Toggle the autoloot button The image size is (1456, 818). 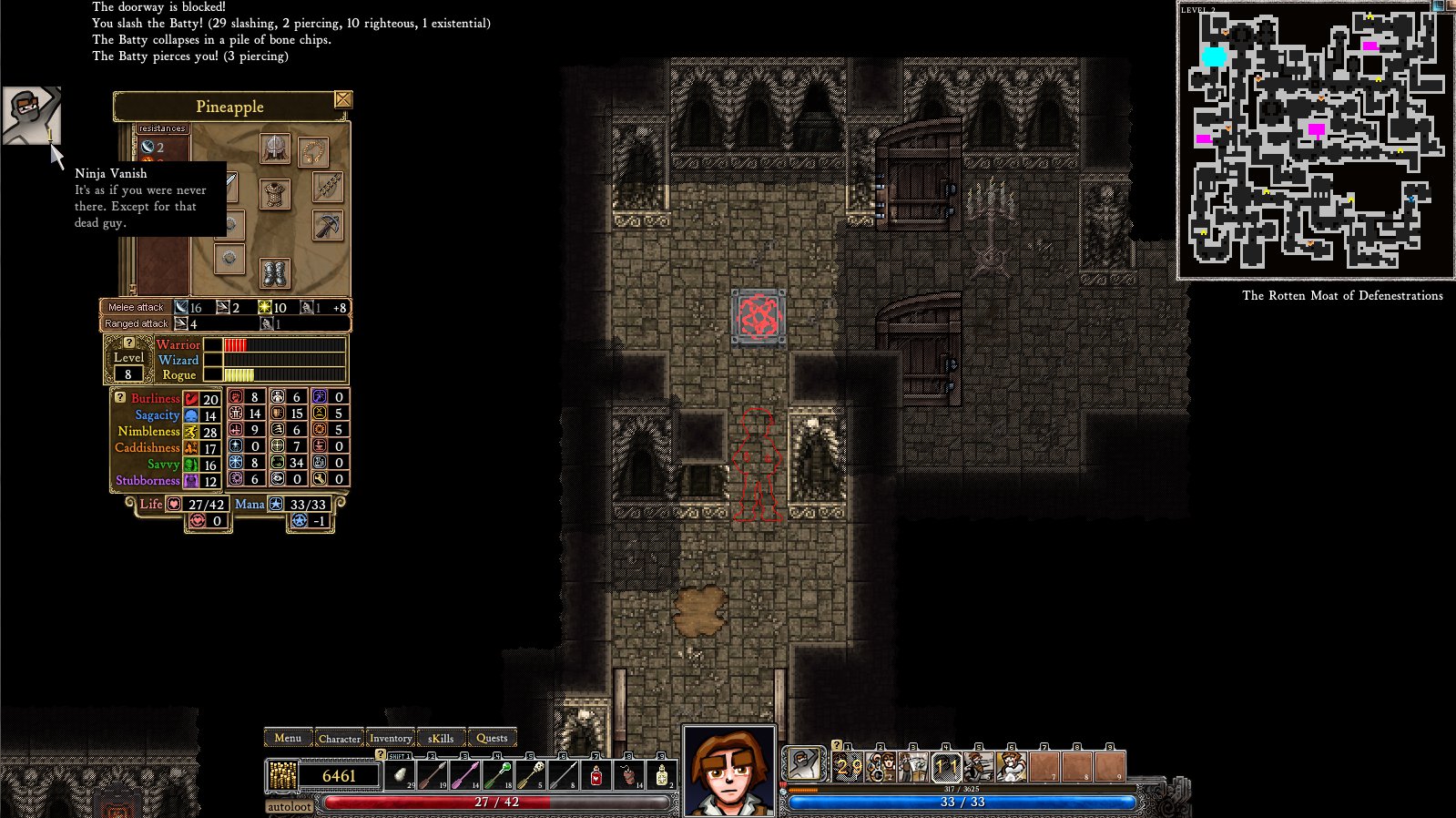(x=290, y=806)
